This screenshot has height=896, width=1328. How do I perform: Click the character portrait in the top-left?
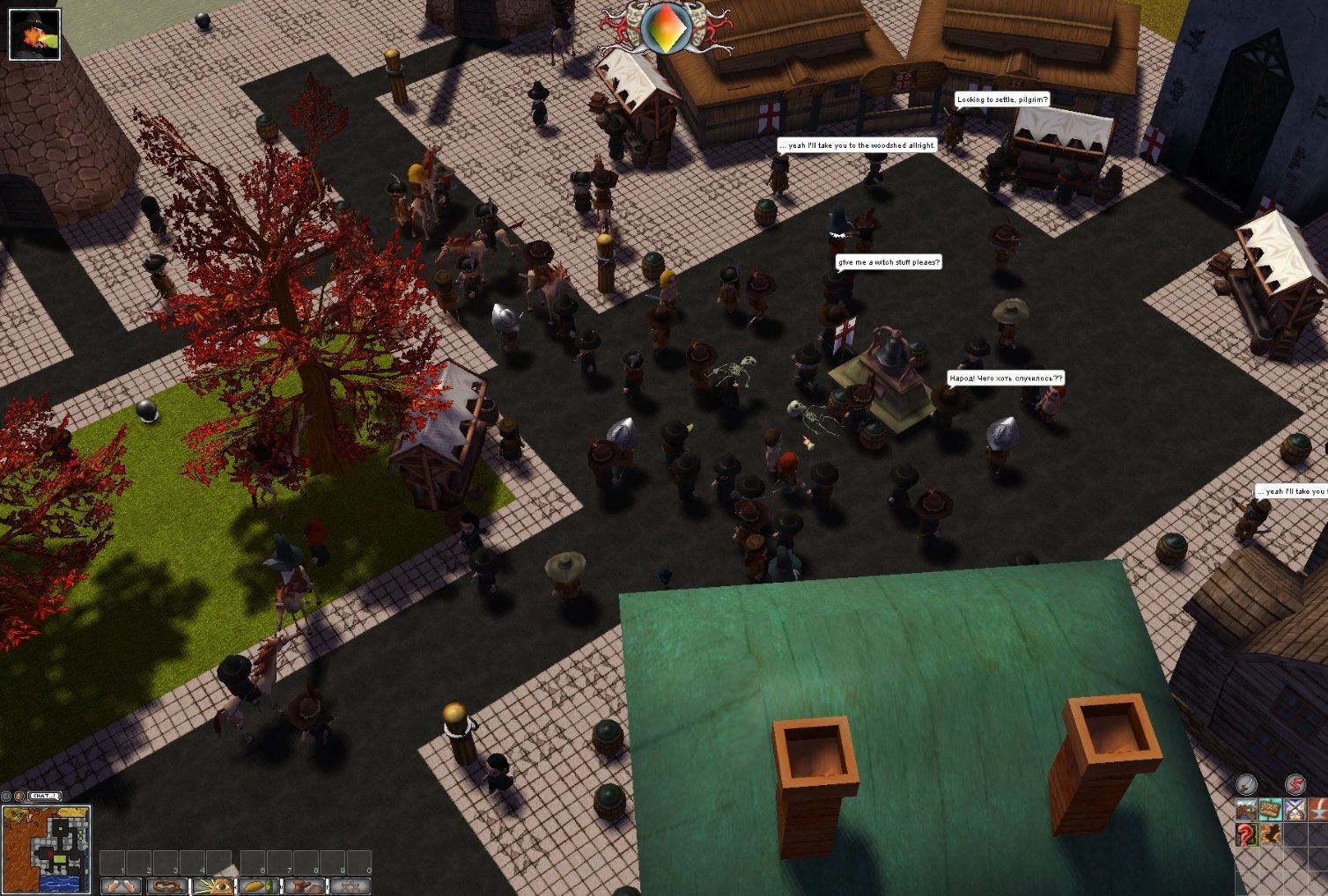pos(33,33)
